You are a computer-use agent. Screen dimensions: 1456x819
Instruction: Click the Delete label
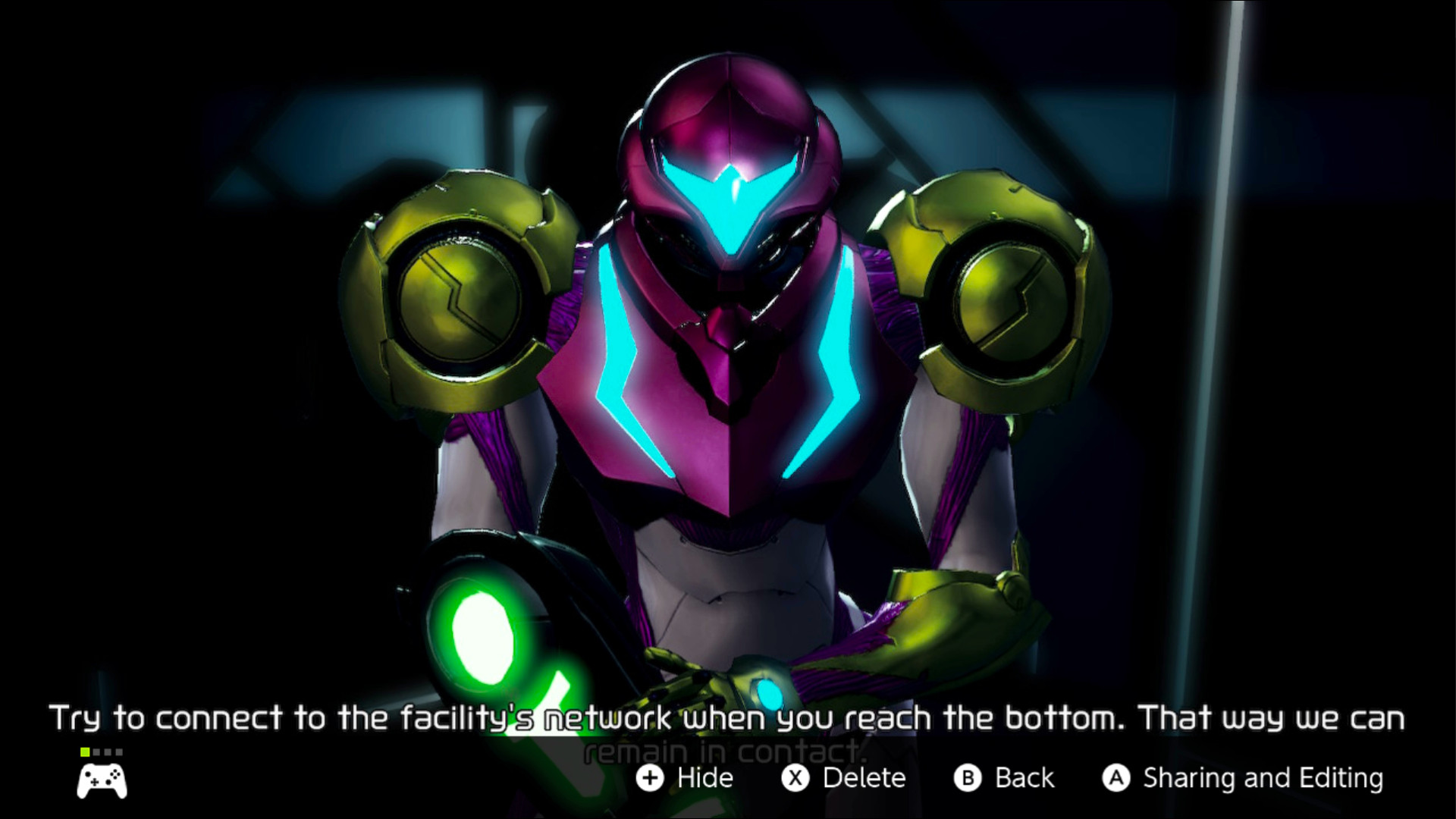point(864,778)
